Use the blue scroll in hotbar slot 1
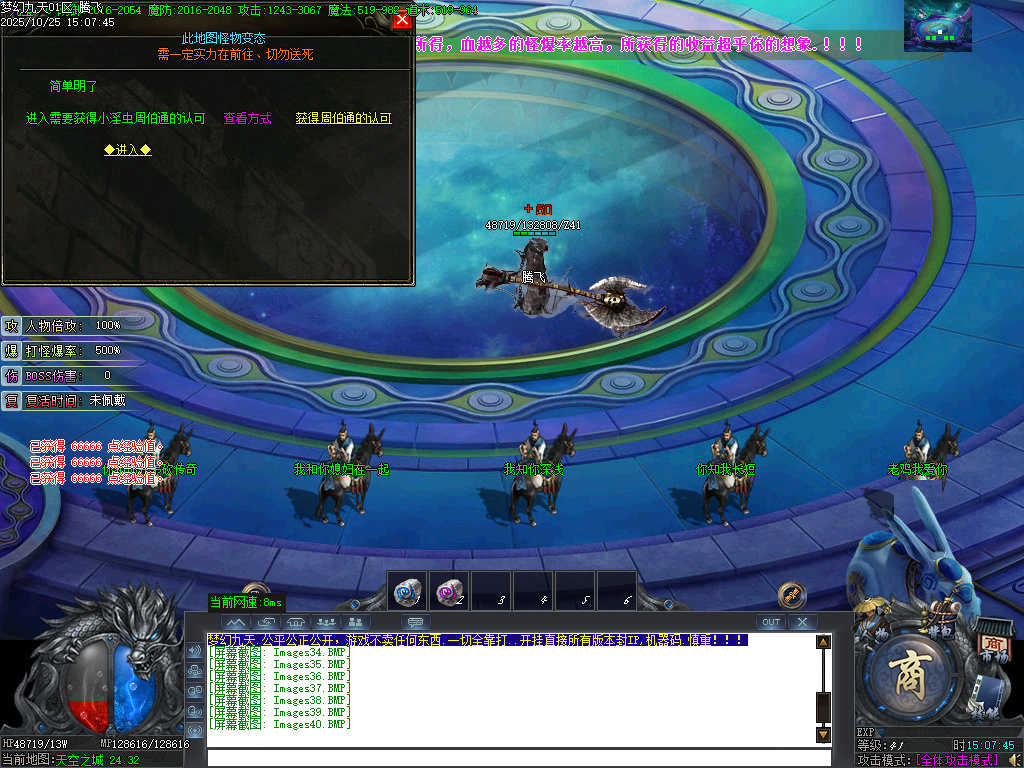1024x768 pixels. point(407,591)
